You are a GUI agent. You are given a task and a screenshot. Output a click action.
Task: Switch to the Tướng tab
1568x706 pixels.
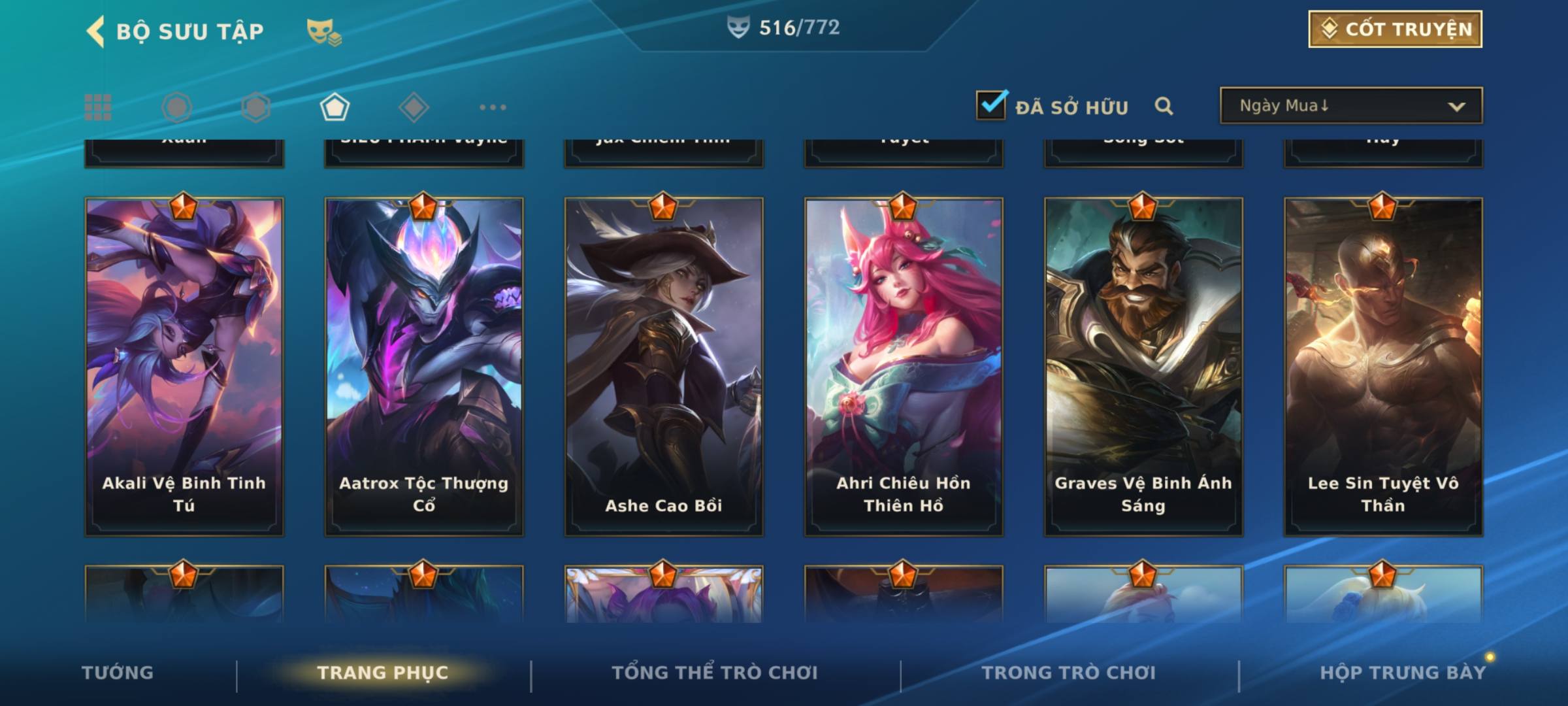coord(118,673)
